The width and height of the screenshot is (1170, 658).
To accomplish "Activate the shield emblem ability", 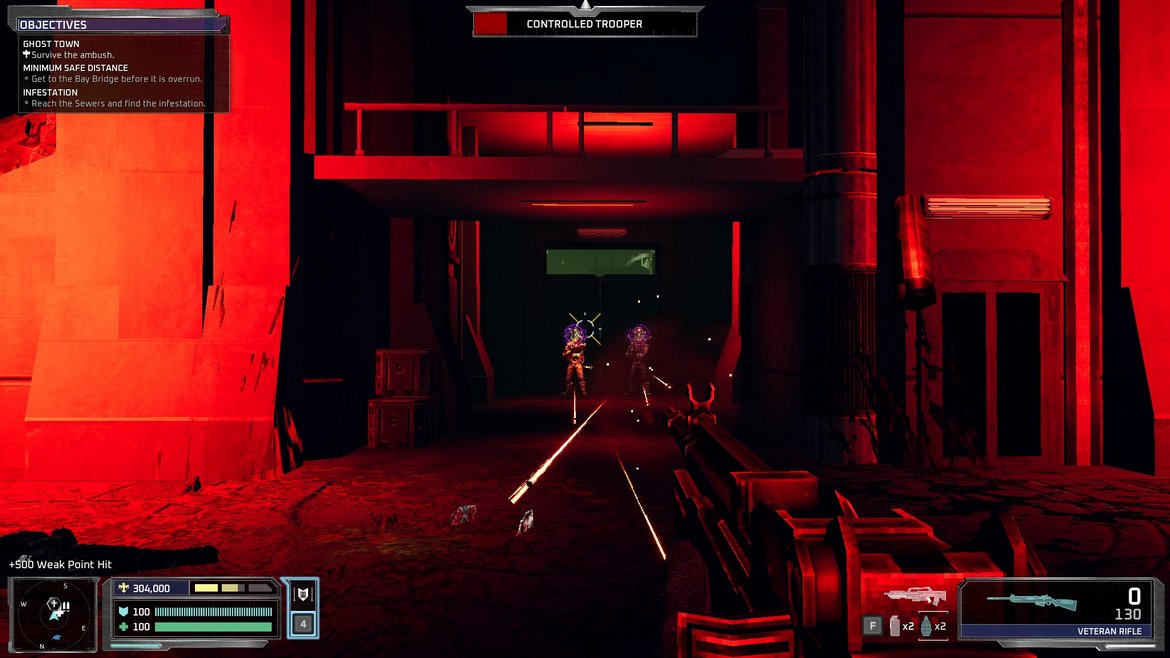I will 300,595.
